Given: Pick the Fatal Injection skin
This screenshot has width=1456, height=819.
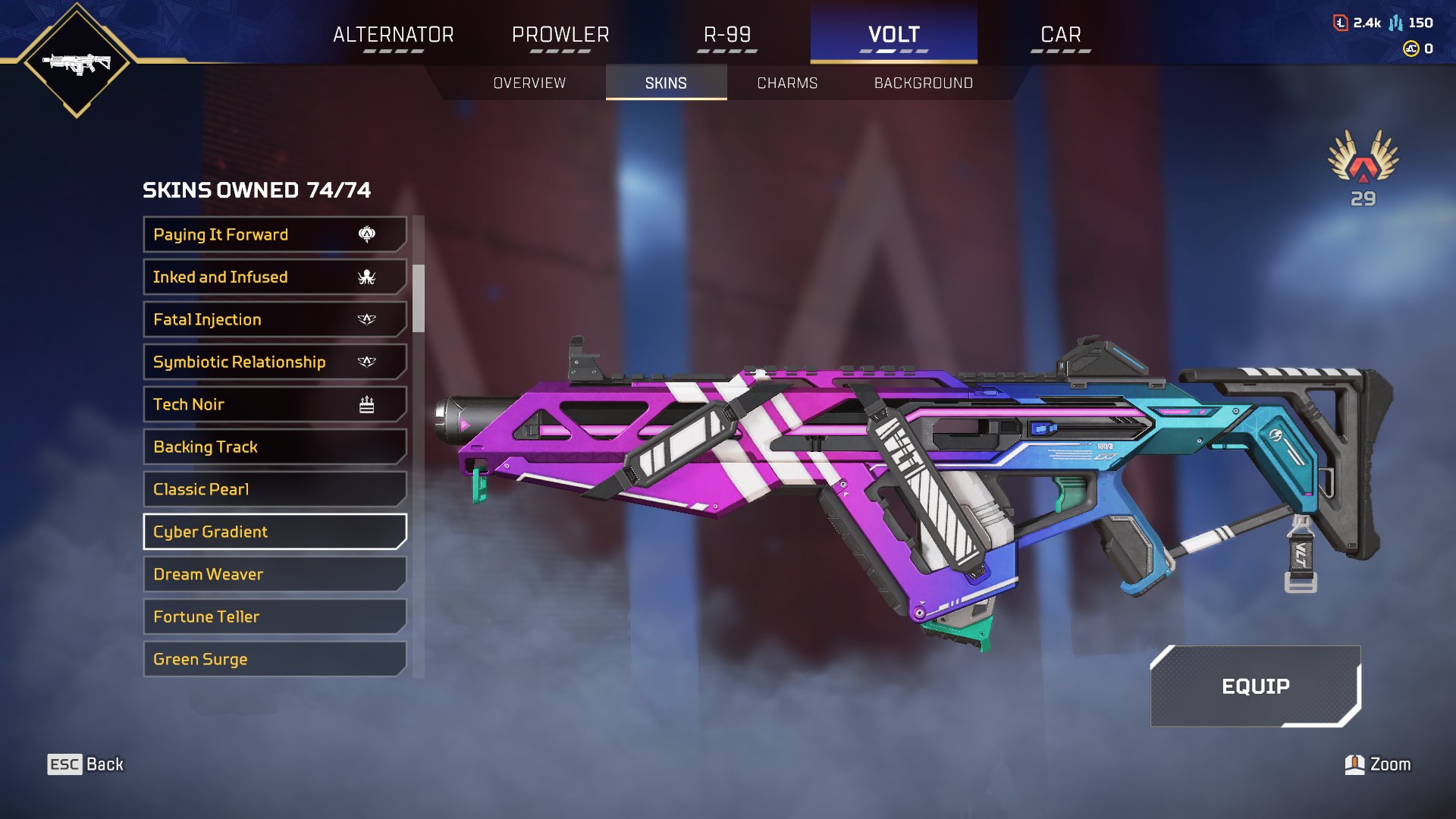Looking at the screenshot, I should [275, 319].
